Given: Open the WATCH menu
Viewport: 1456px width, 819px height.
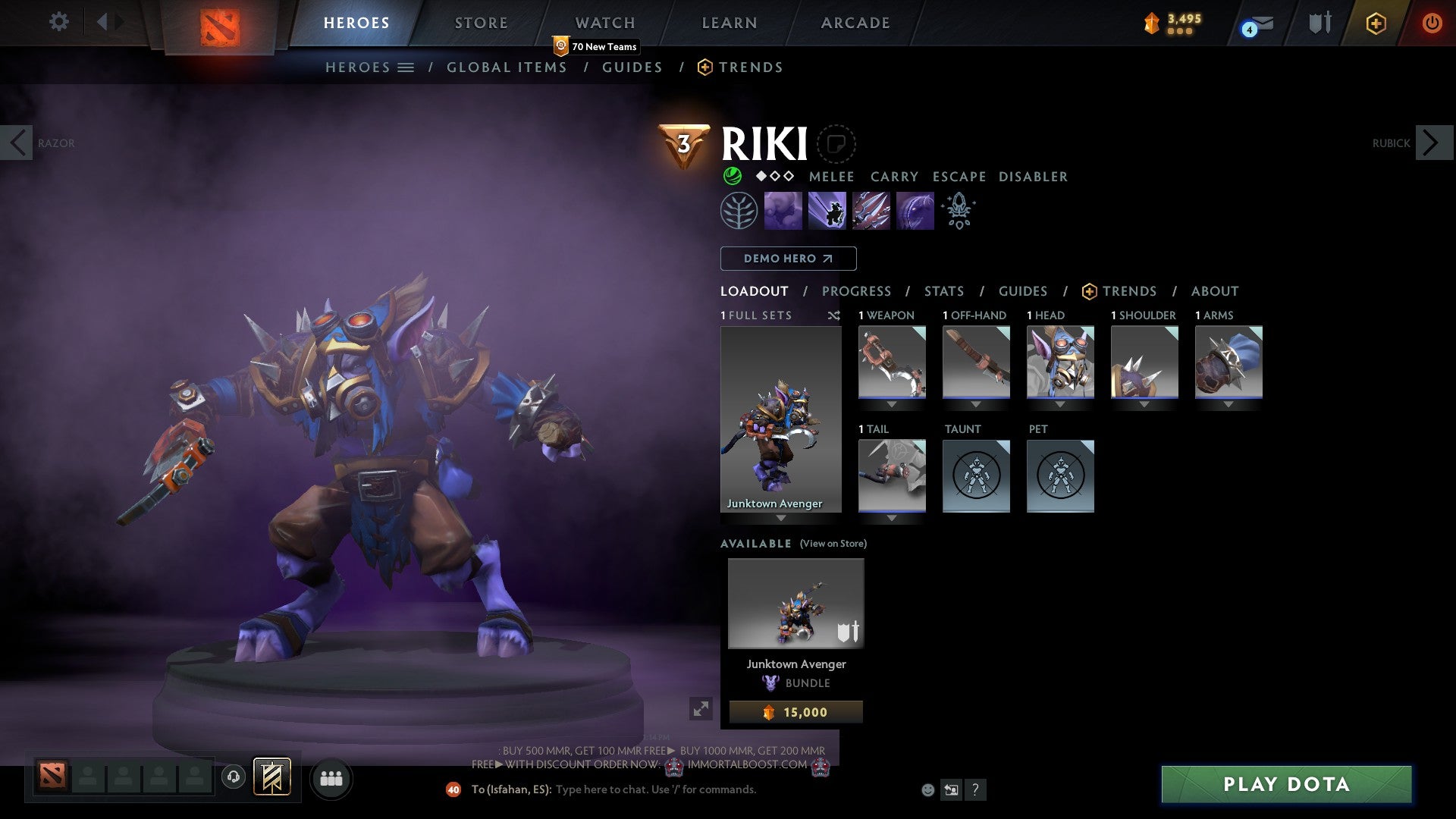Looking at the screenshot, I should click(604, 22).
